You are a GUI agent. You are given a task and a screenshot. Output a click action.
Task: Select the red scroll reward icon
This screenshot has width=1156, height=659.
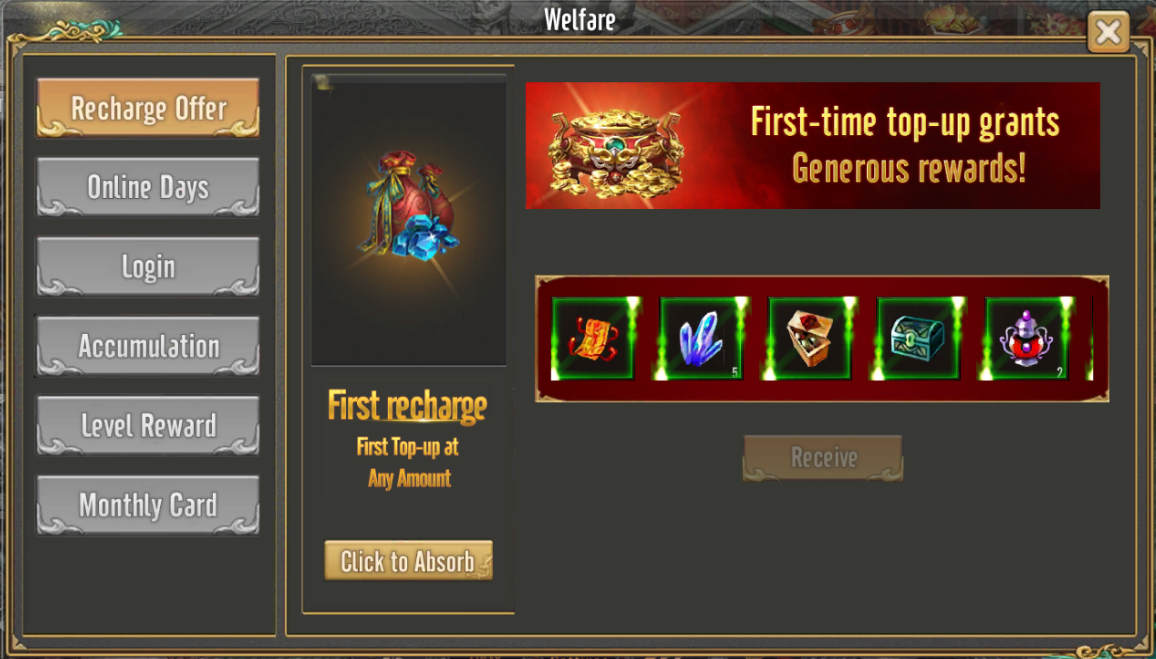592,338
